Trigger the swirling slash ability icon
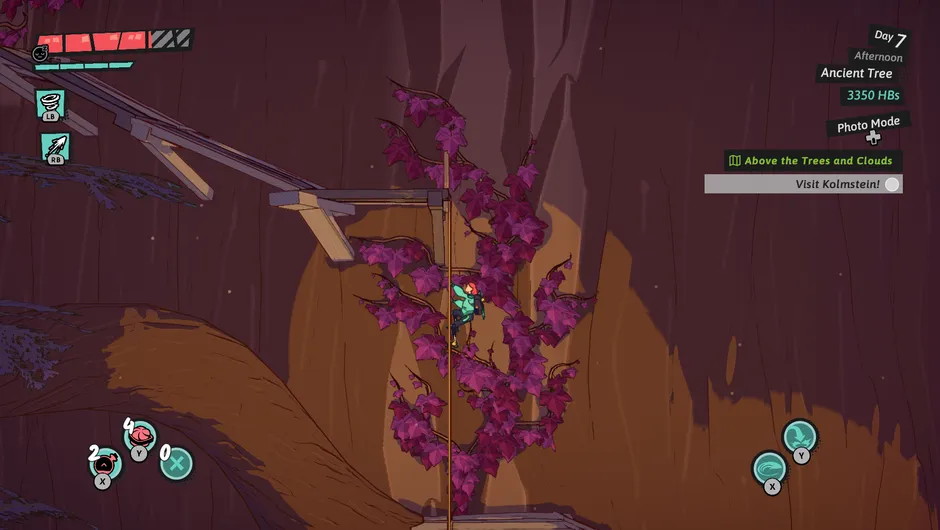 pyautogui.click(x=770, y=468)
